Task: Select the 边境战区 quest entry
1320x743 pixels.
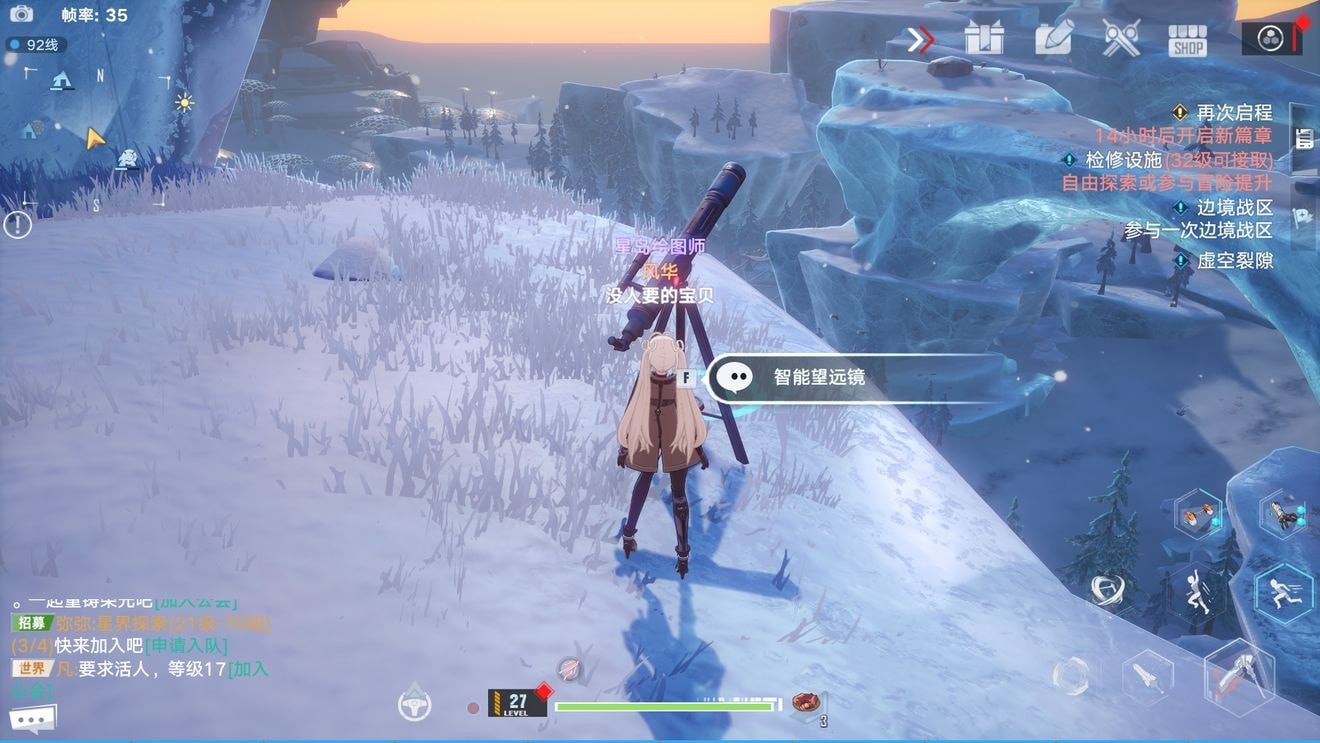Action: coord(1234,208)
